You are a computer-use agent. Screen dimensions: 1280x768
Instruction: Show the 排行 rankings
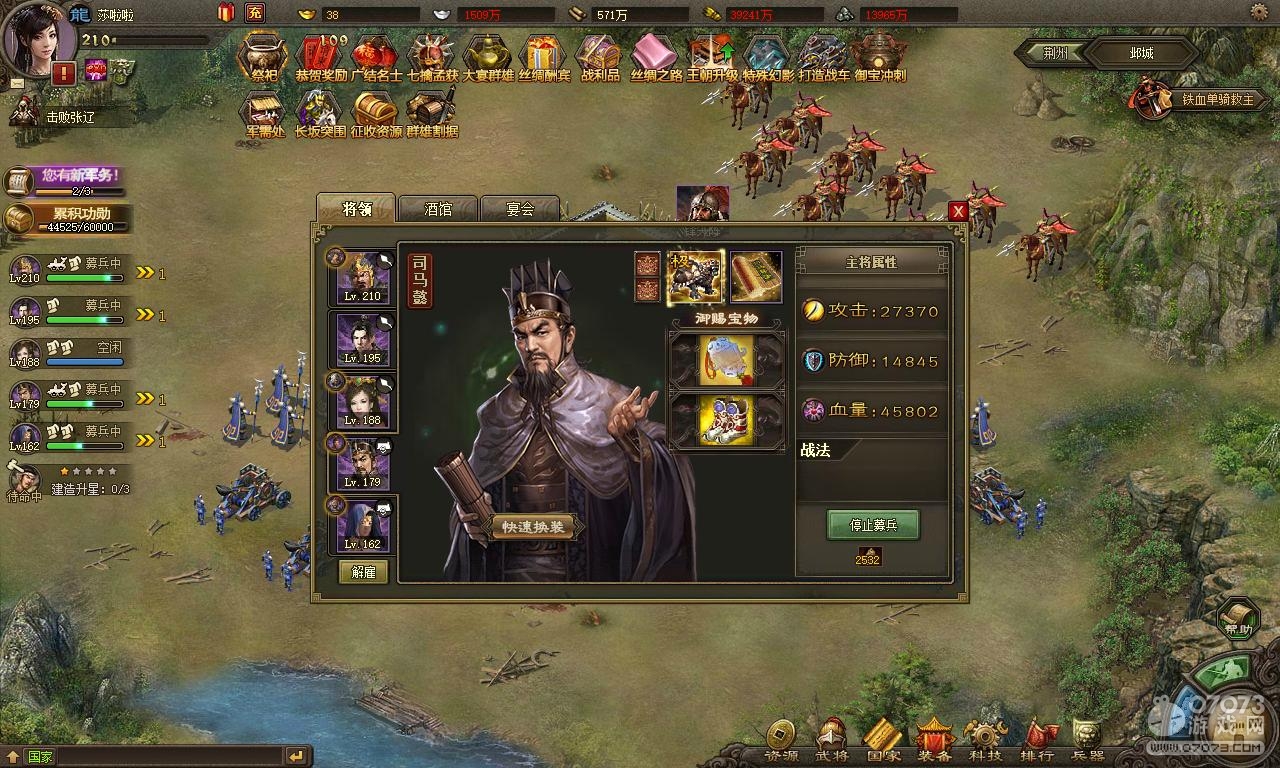pyautogui.click(x=1038, y=741)
